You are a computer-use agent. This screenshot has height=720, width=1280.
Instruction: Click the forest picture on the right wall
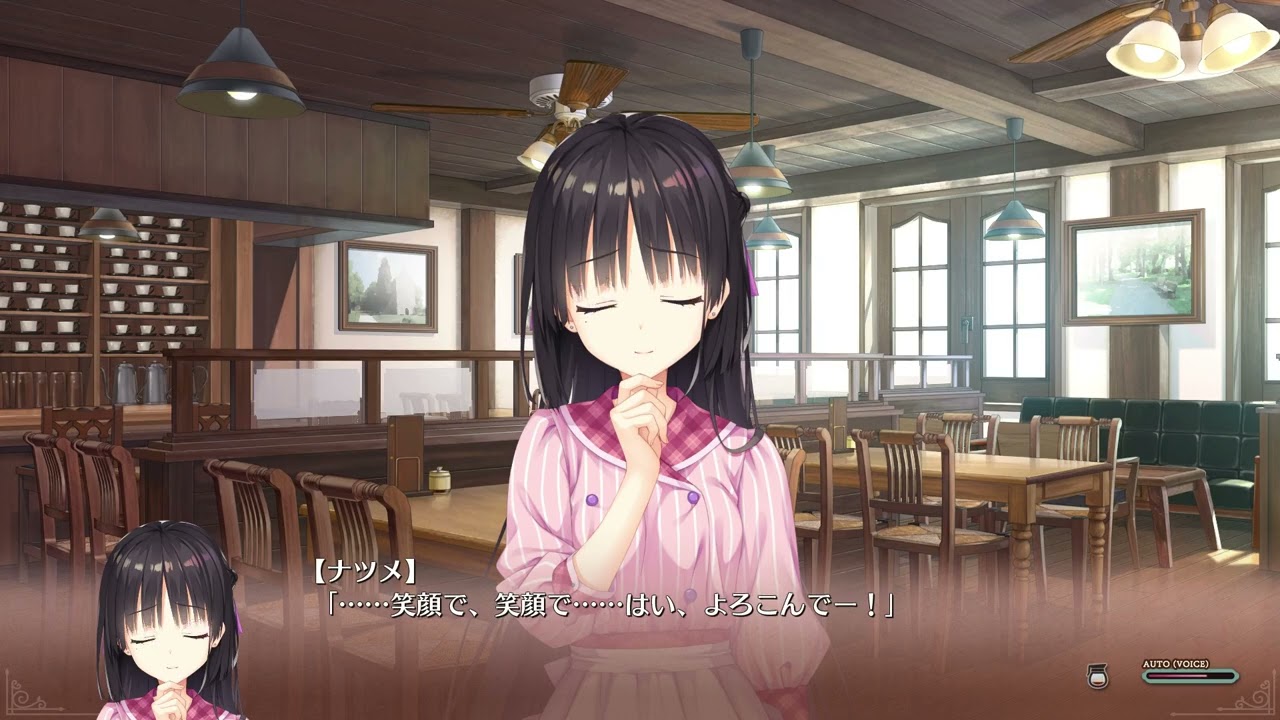1135,270
